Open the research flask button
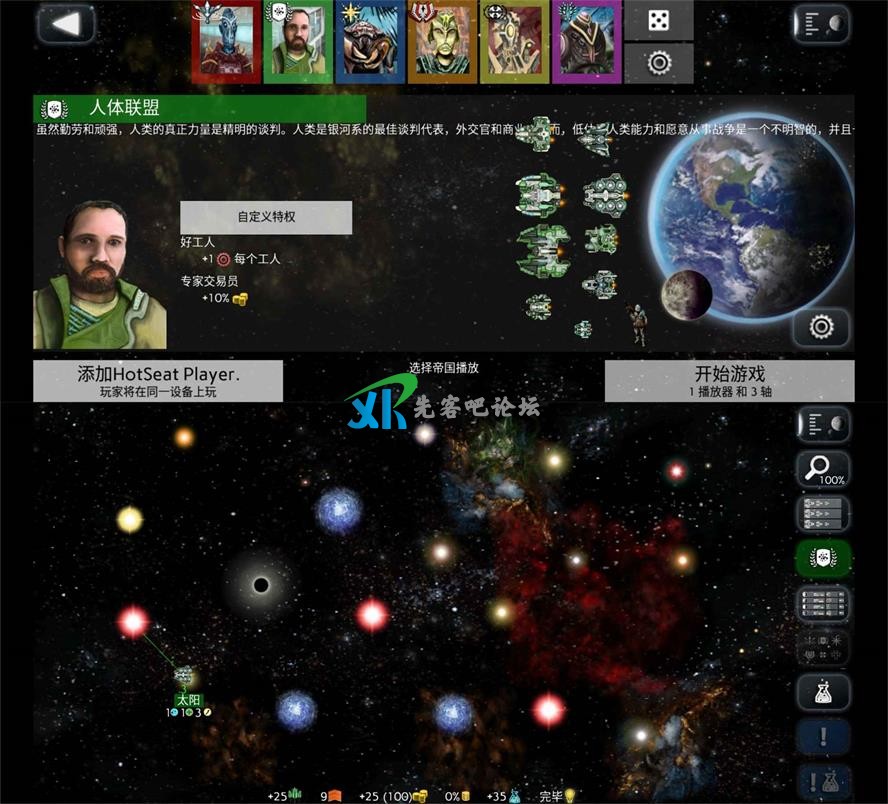This screenshot has height=804, width=888. coord(823,692)
